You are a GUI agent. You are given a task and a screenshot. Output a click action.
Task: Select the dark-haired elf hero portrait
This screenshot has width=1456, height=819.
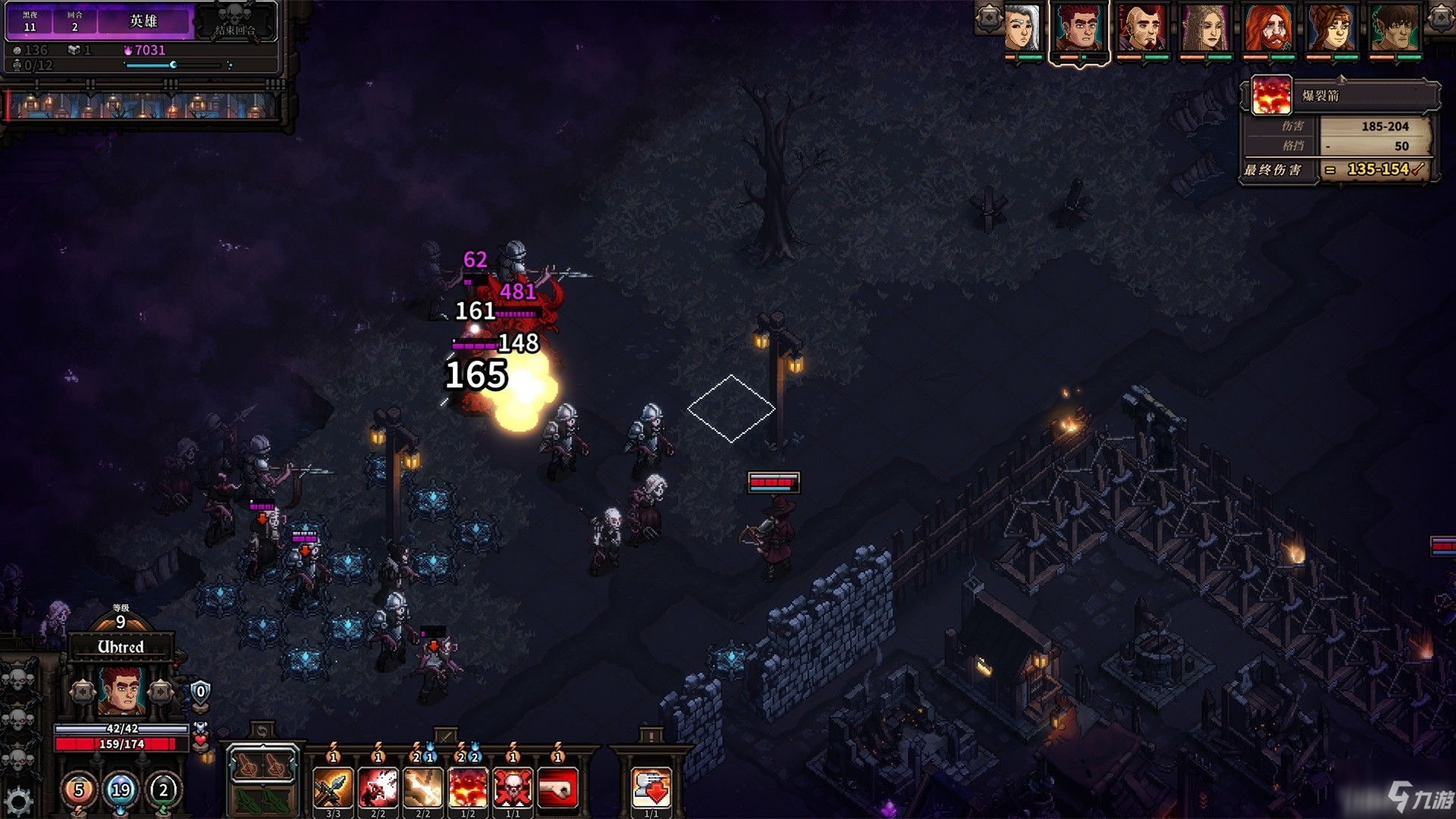pyautogui.click(x=1394, y=28)
